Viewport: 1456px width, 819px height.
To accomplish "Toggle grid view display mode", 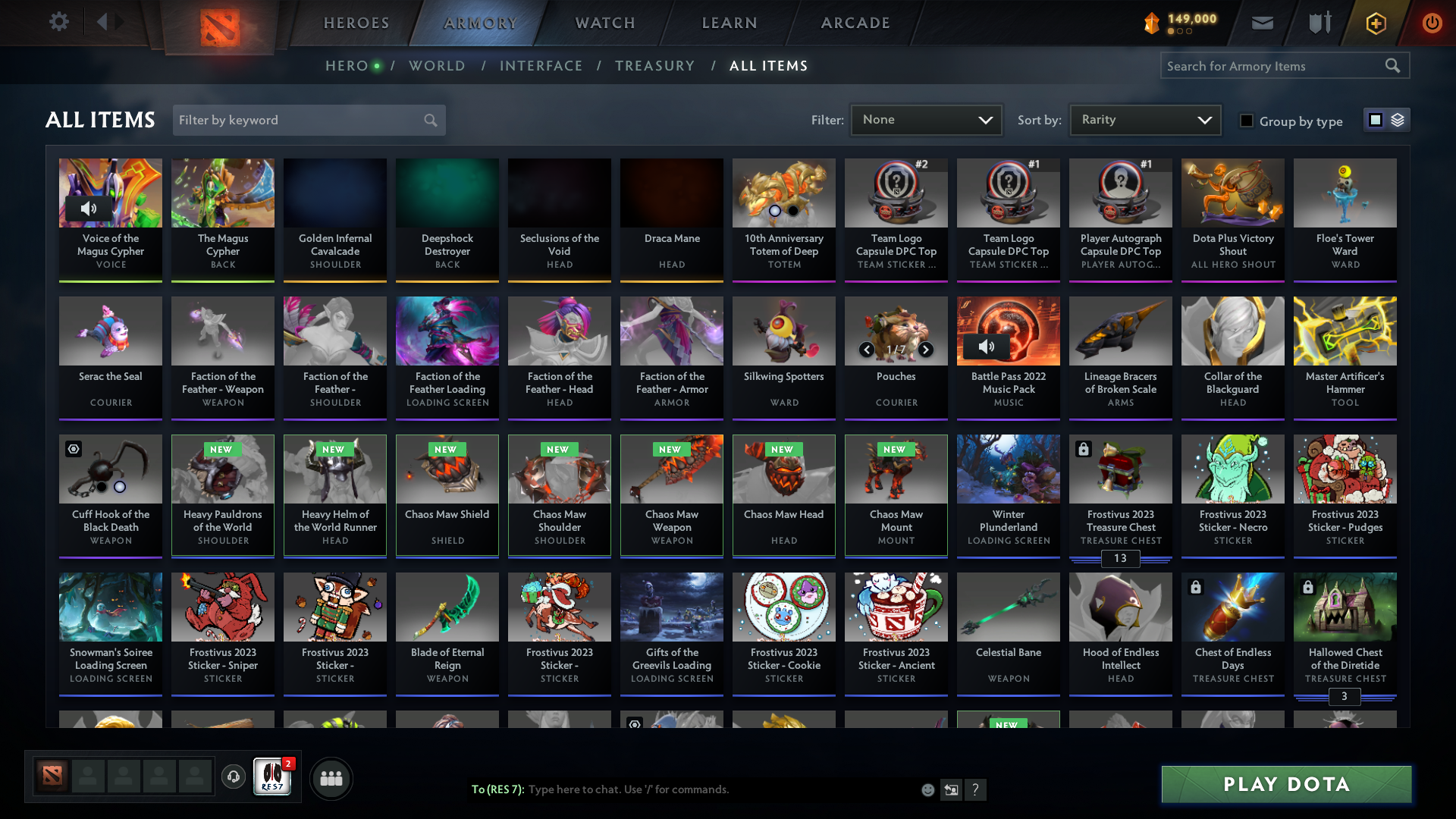I will [1376, 119].
